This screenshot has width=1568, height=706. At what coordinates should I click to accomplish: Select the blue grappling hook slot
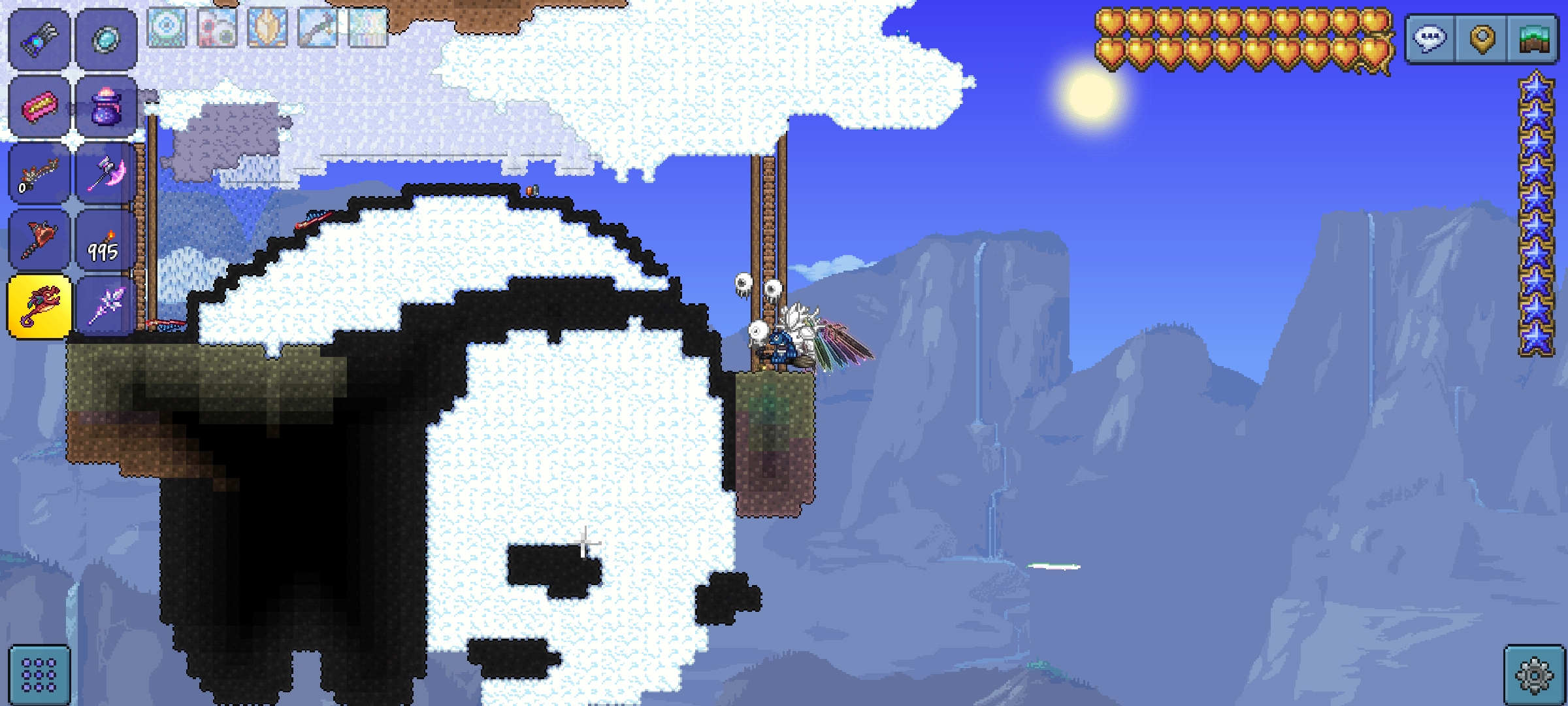[39, 39]
